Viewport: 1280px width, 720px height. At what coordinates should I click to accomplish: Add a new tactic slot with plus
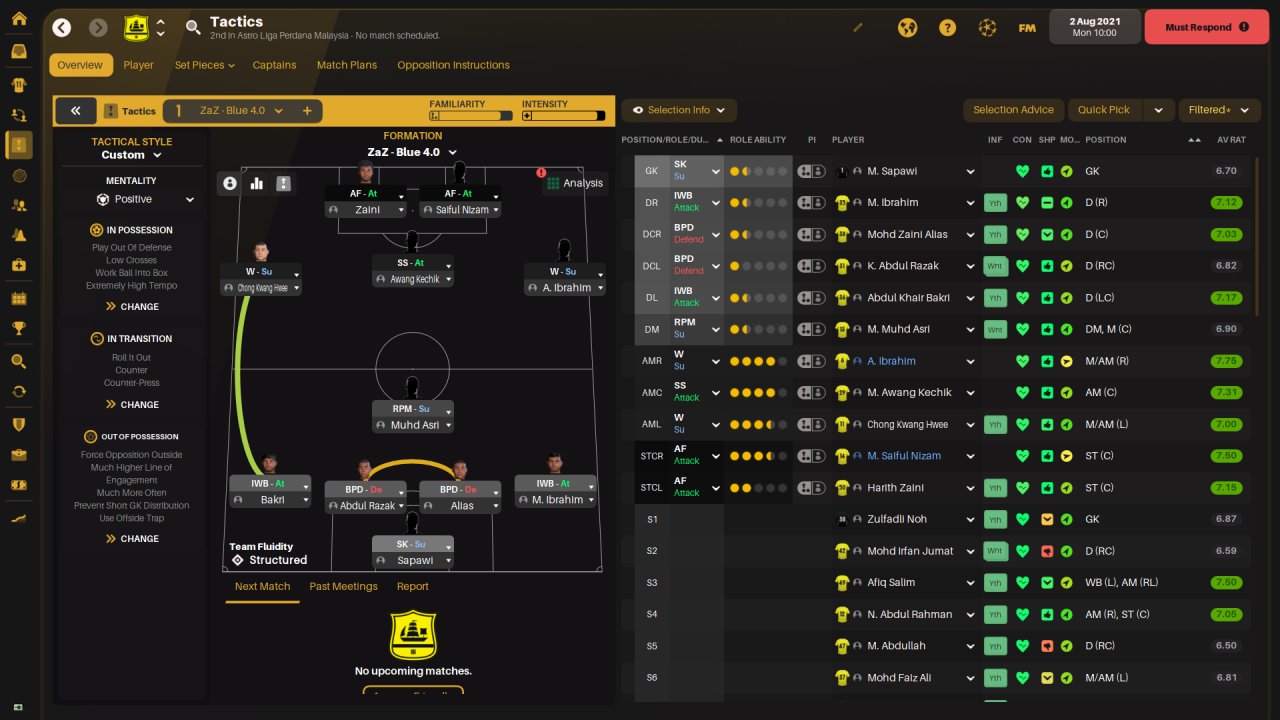click(307, 111)
